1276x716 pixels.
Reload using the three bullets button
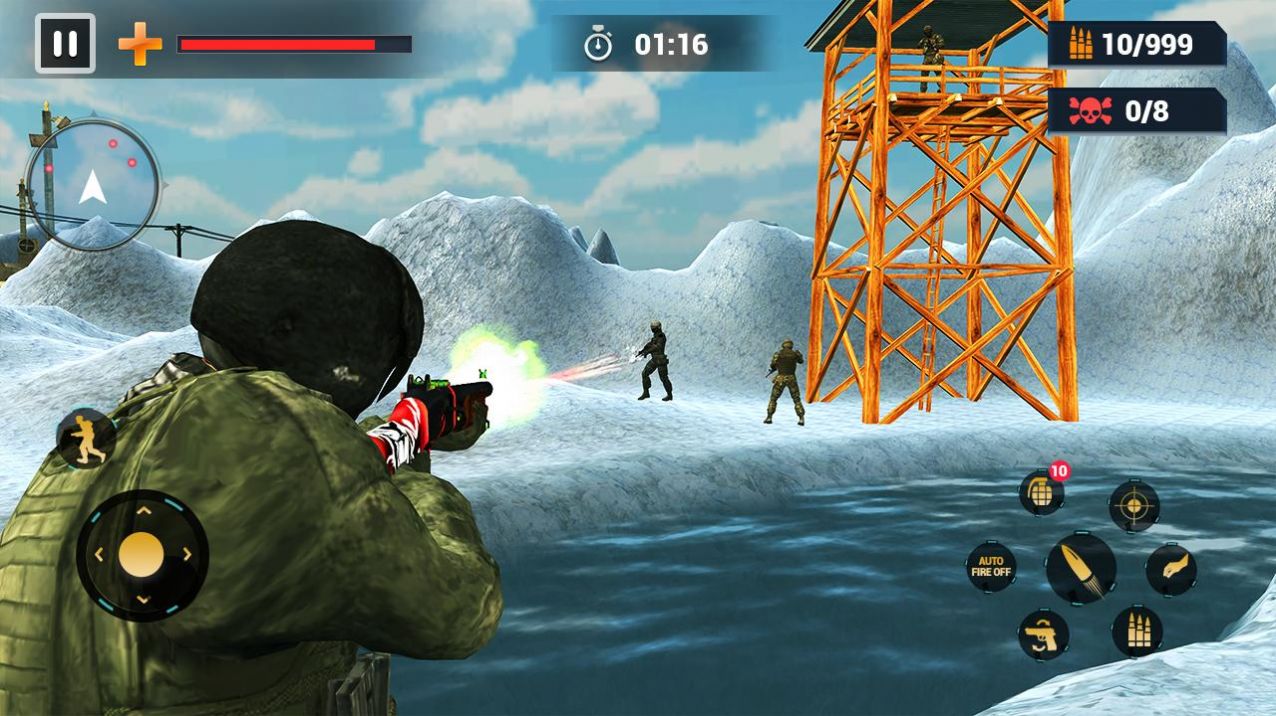pyautogui.click(x=1137, y=631)
